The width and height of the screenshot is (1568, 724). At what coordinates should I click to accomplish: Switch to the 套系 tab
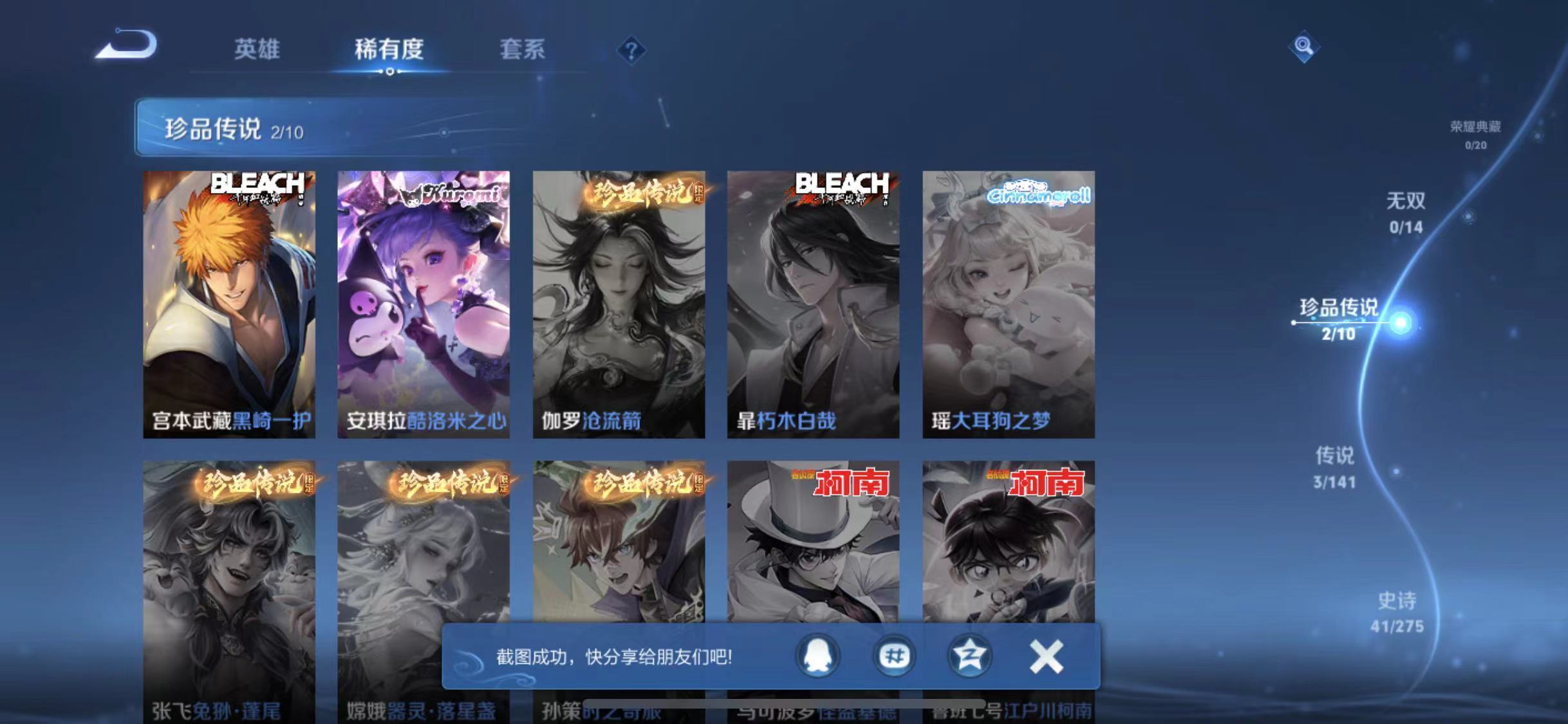click(523, 50)
